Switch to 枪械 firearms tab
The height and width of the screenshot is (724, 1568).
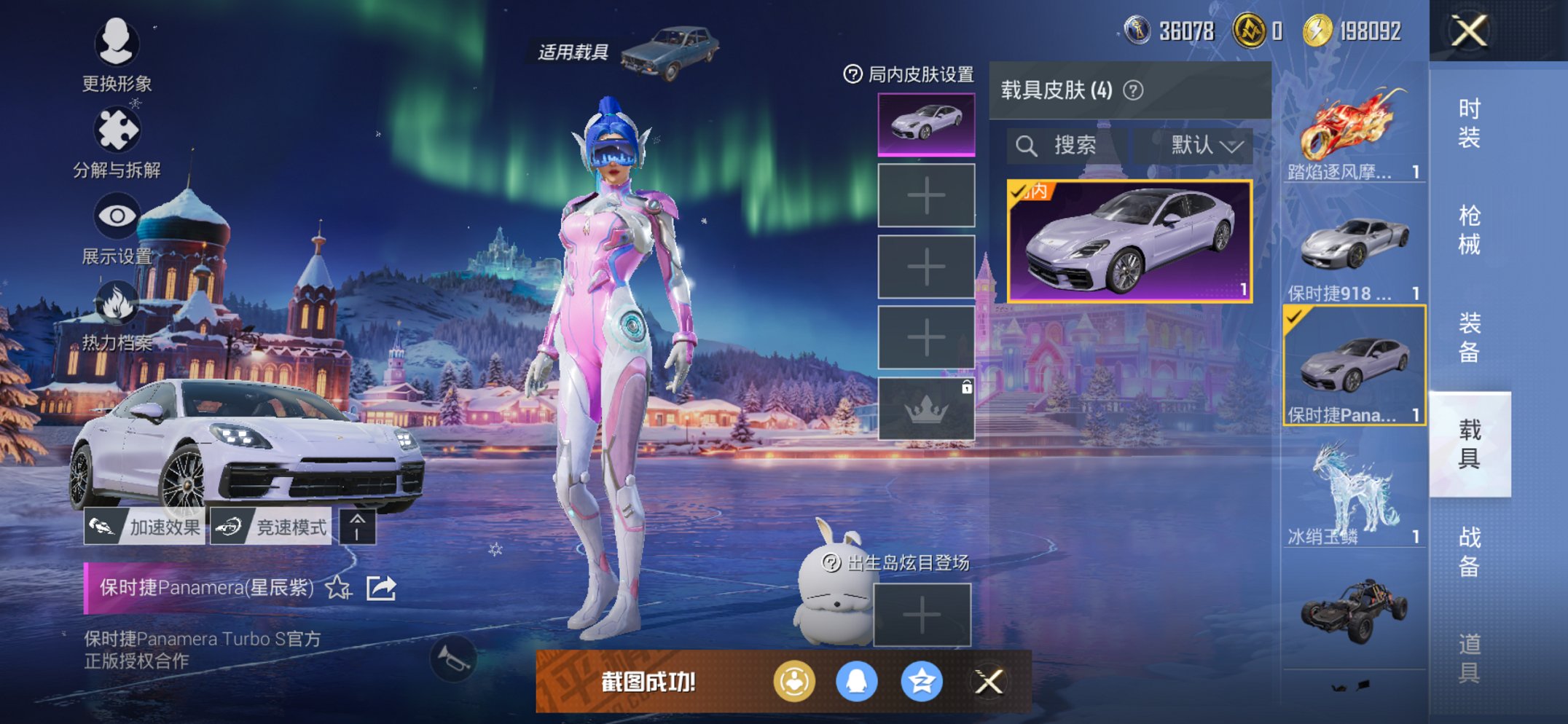click(1469, 230)
